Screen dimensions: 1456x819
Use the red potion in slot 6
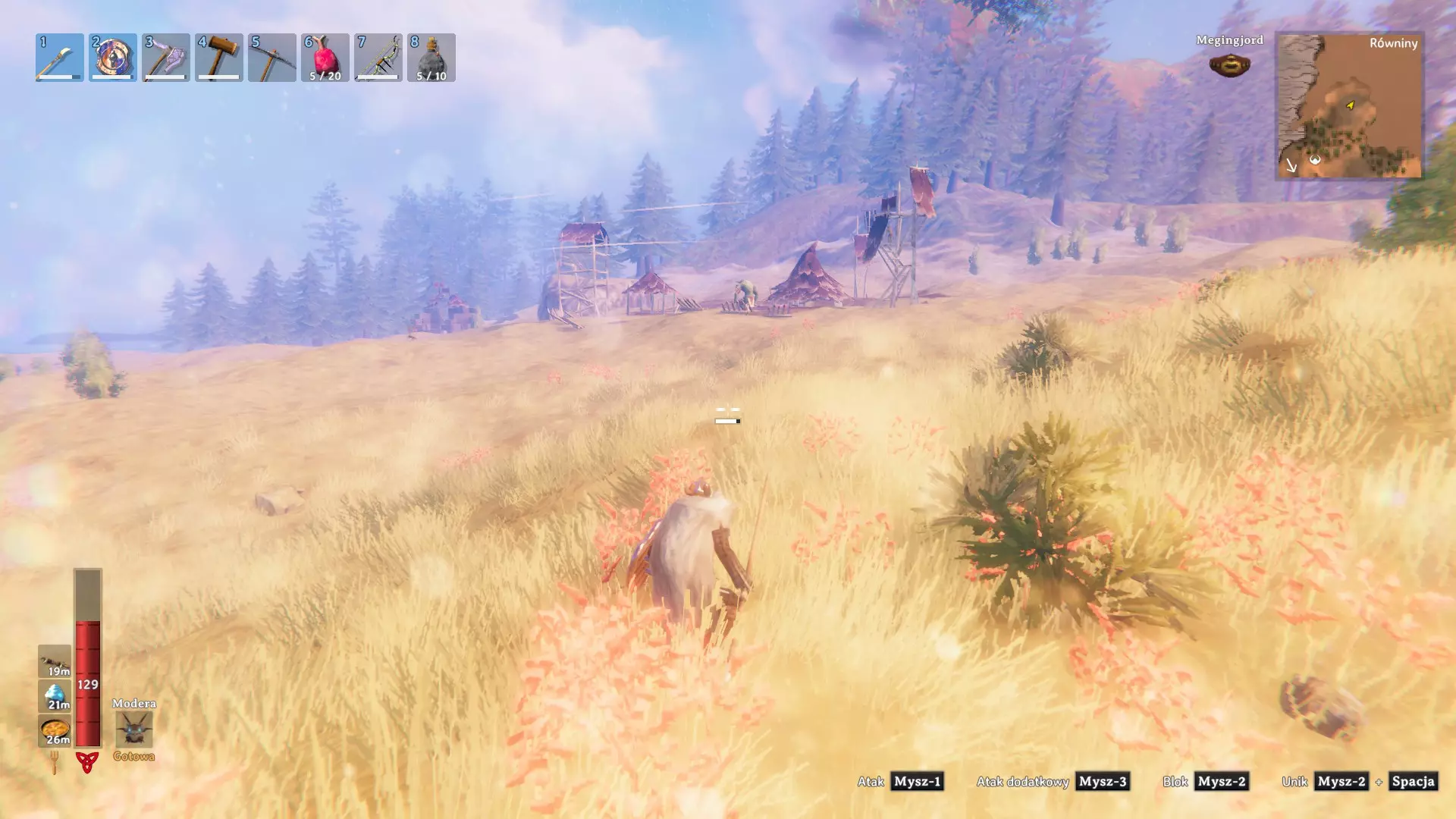[325, 58]
